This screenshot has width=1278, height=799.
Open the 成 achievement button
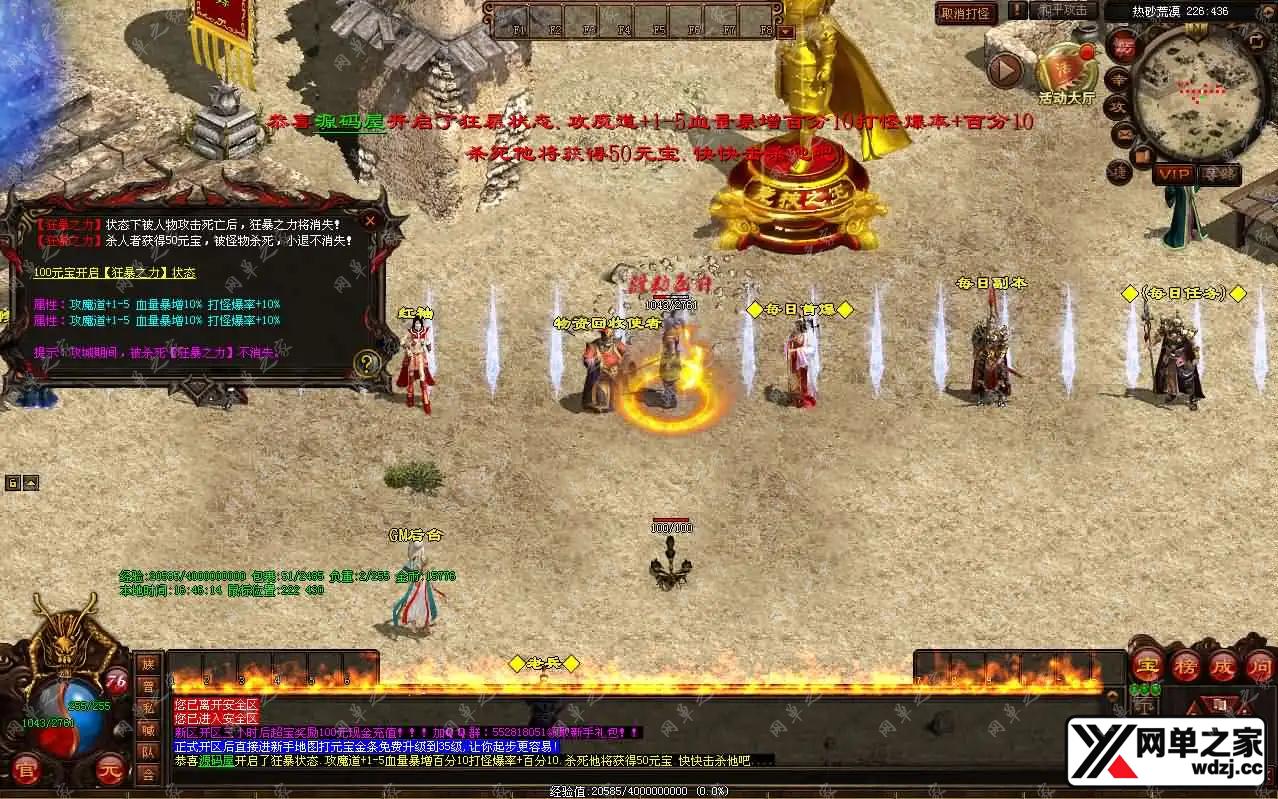pyautogui.click(x=1222, y=665)
